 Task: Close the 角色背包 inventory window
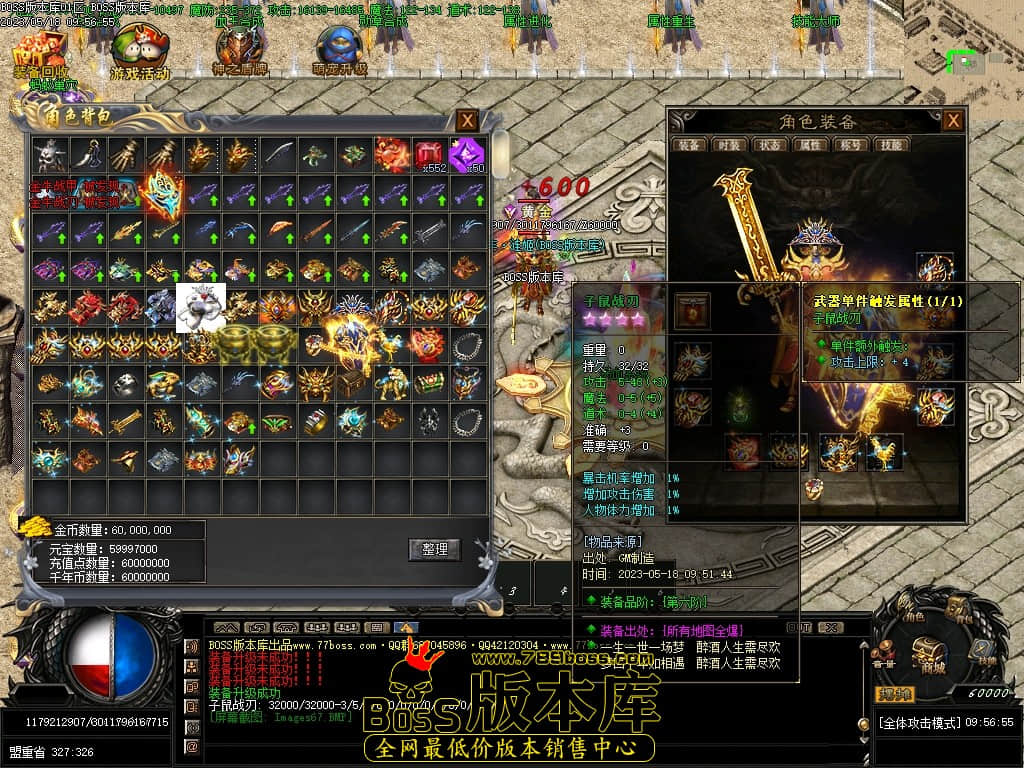point(467,121)
